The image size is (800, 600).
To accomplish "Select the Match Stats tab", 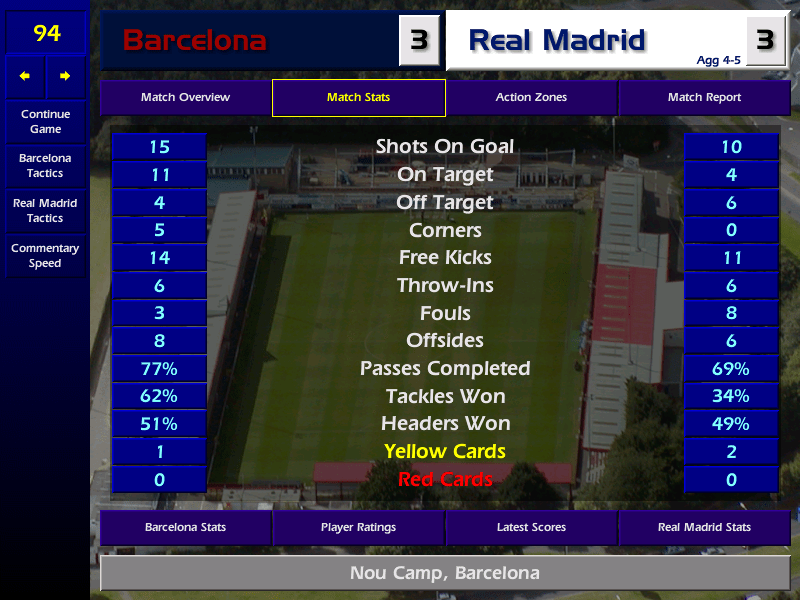I will pos(358,98).
